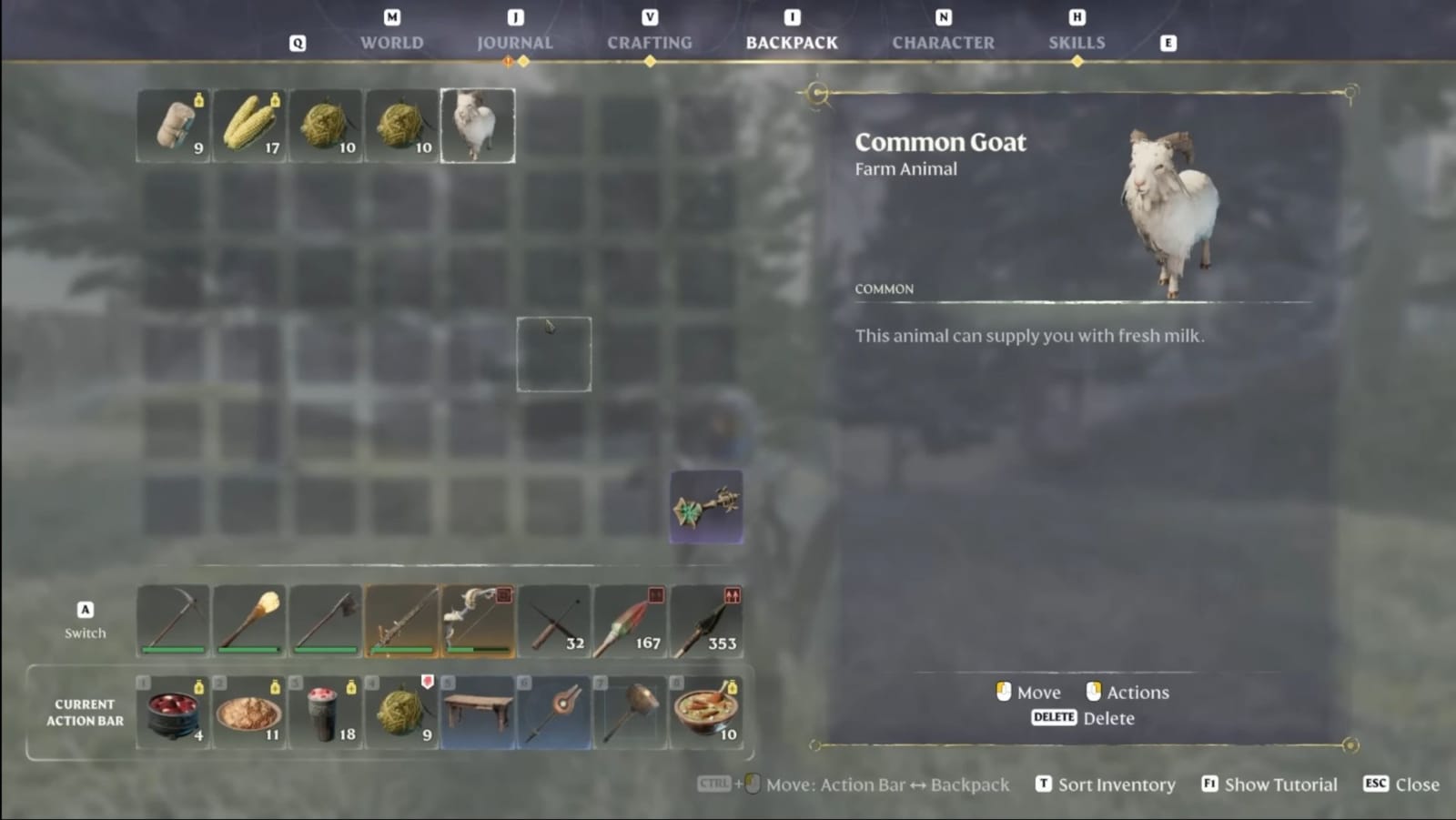Select the pickaxe in the weapon bar
The height and width of the screenshot is (820, 1456).
(175, 621)
